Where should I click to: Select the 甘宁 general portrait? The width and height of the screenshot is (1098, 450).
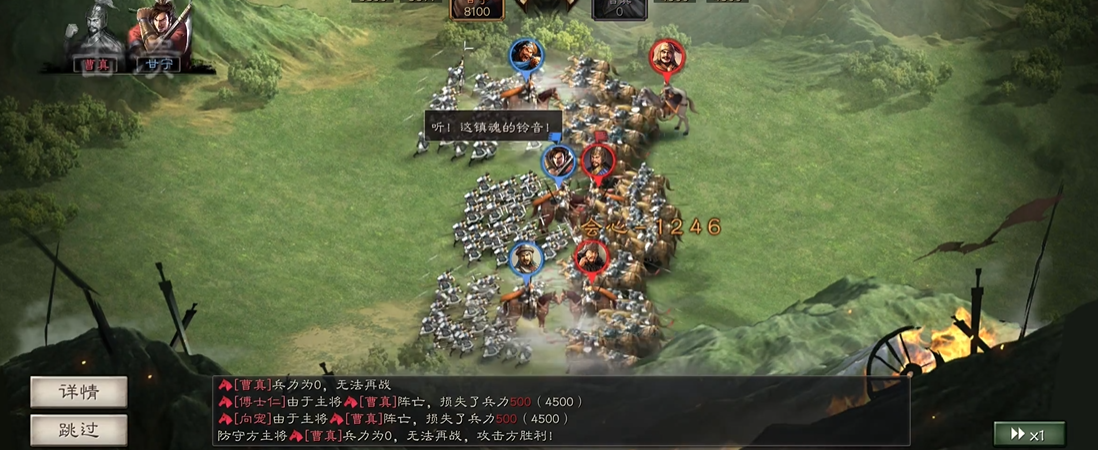pyautogui.click(x=156, y=40)
